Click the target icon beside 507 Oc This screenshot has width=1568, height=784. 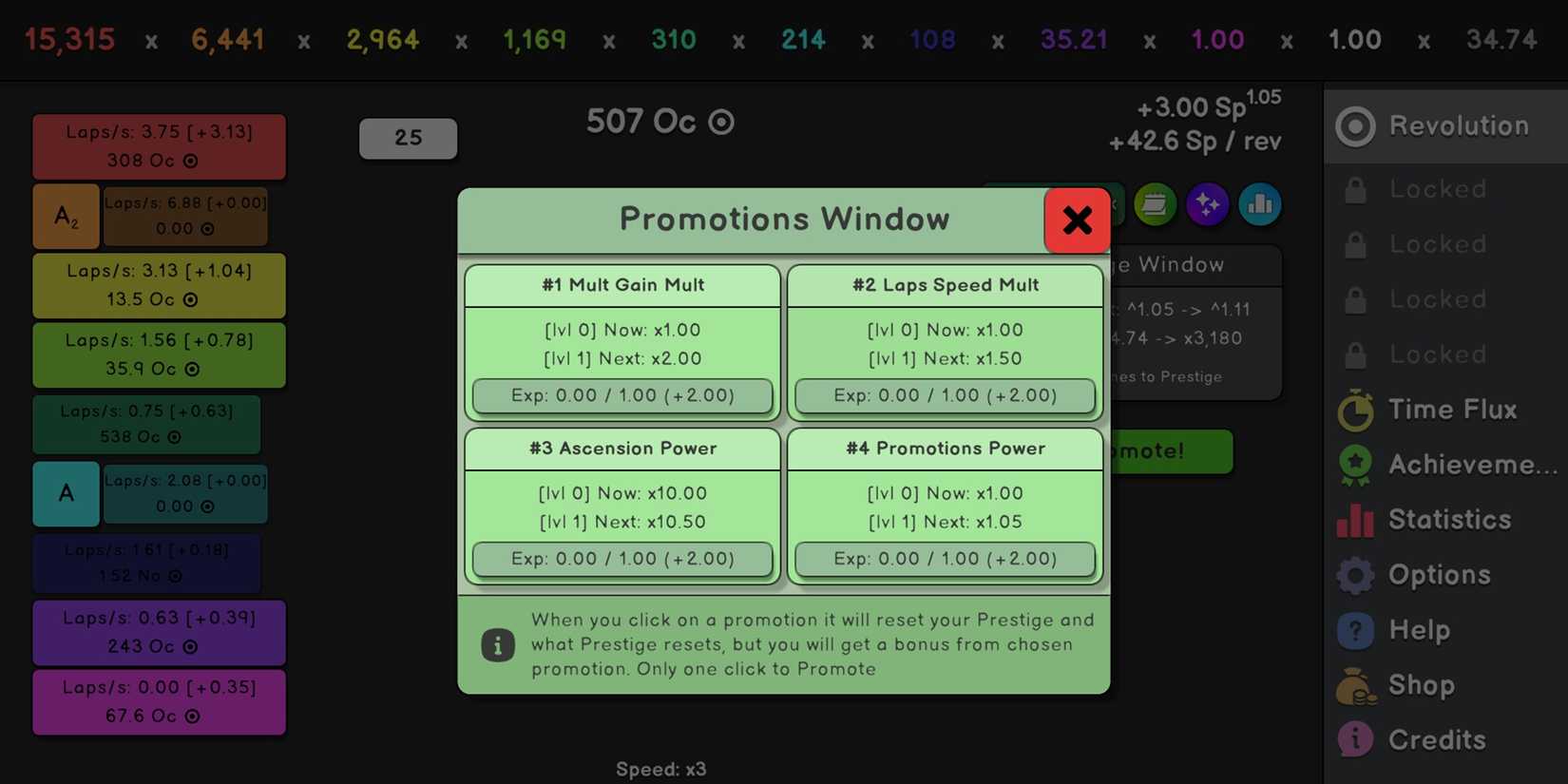coord(721,122)
